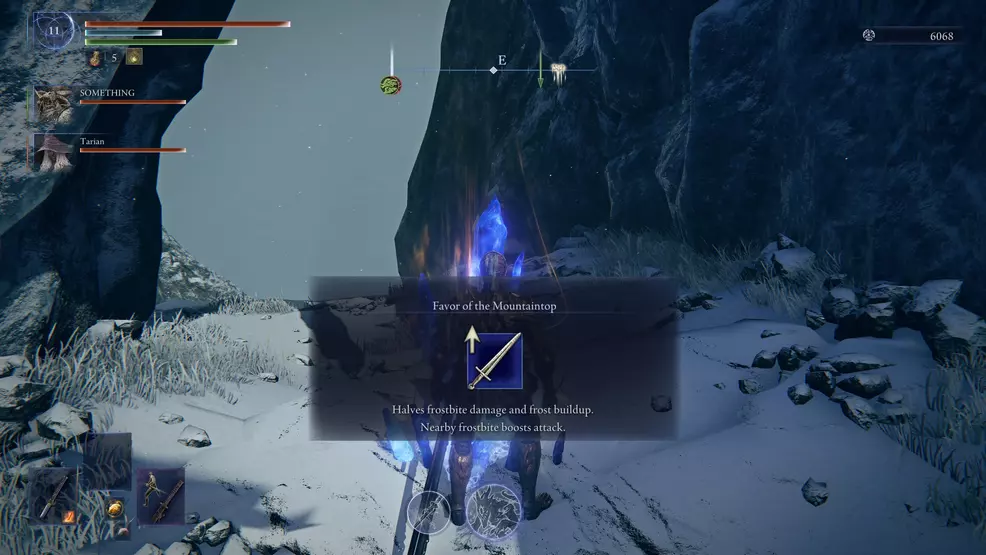The height and width of the screenshot is (555, 986).
Task: Select the two-handed weapon slot with figure
Action: click(x=160, y=494)
